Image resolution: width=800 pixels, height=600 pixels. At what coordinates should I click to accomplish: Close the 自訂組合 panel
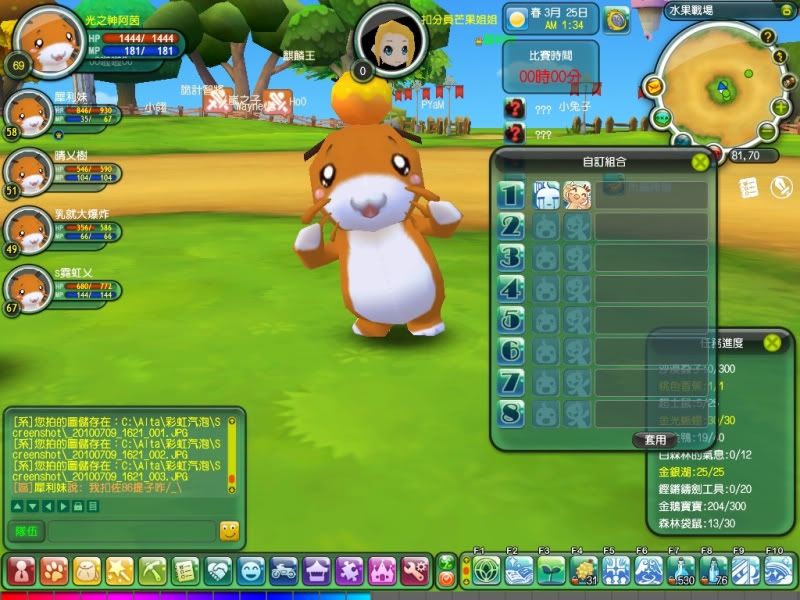(700, 160)
